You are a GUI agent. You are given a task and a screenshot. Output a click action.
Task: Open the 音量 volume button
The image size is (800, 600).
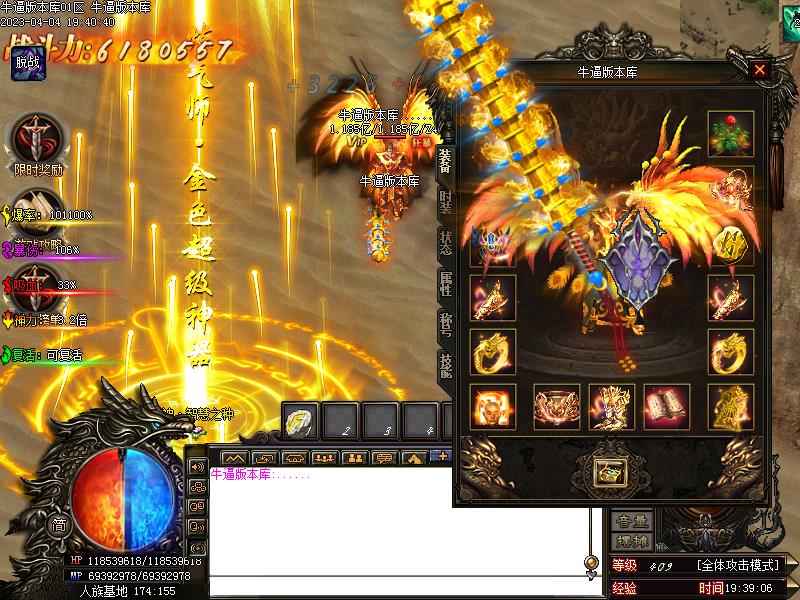pyautogui.click(x=632, y=521)
